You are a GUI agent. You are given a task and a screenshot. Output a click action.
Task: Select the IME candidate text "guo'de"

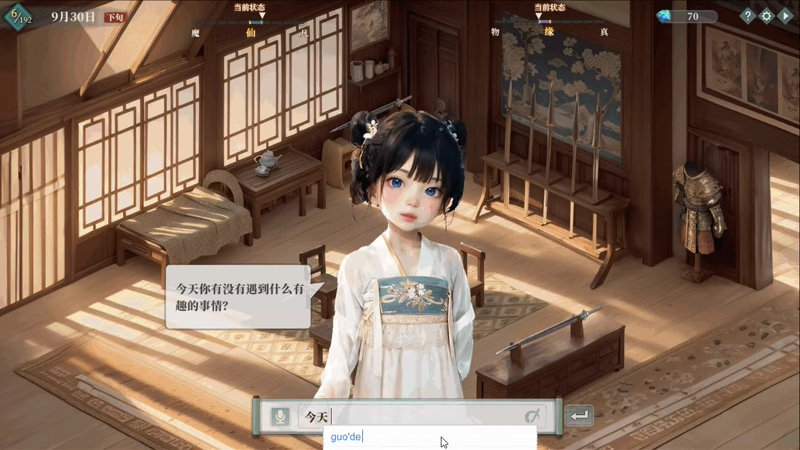click(347, 437)
